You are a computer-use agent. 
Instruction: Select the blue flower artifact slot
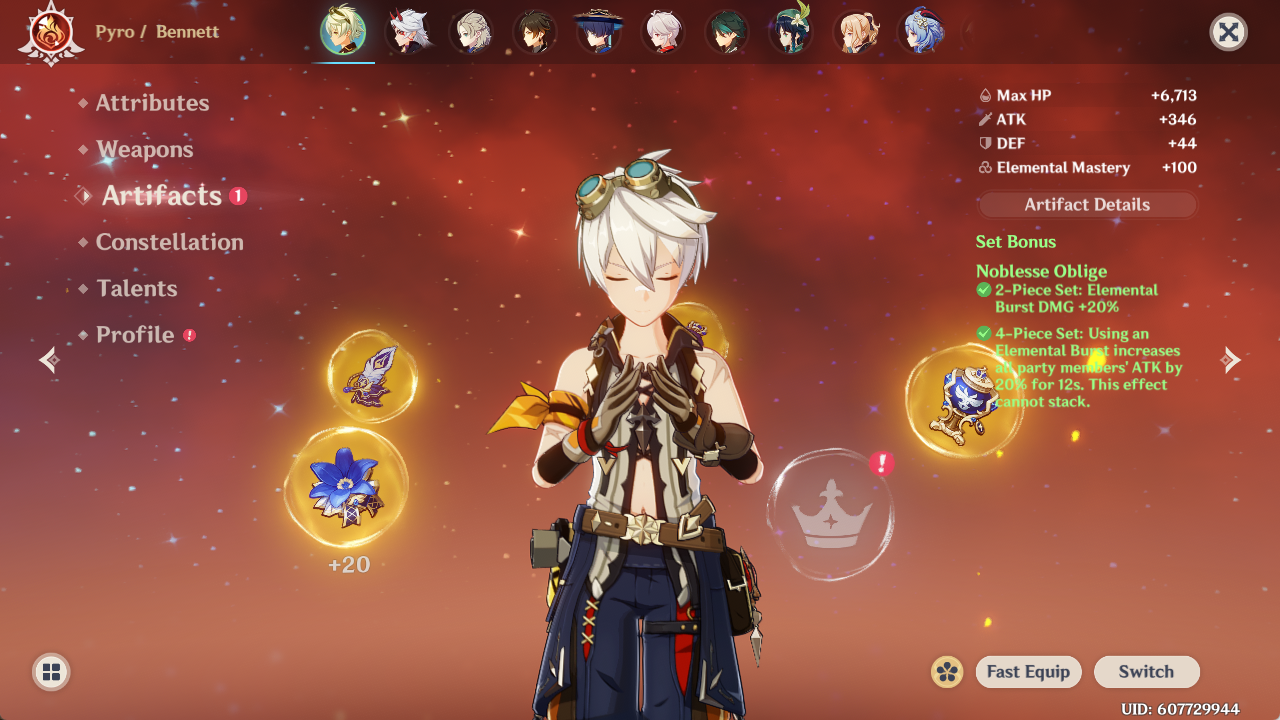tap(346, 488)
